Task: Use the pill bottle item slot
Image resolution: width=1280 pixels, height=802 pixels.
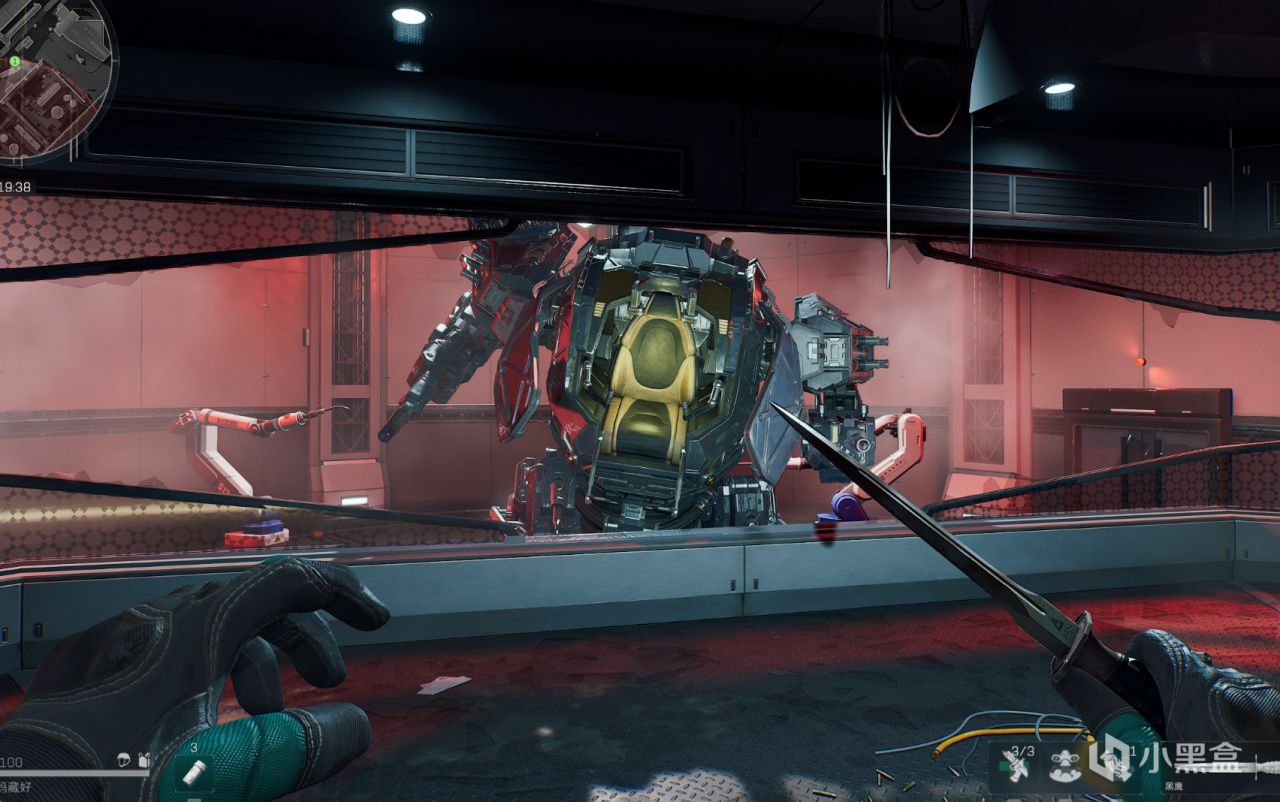Action: 197,771
